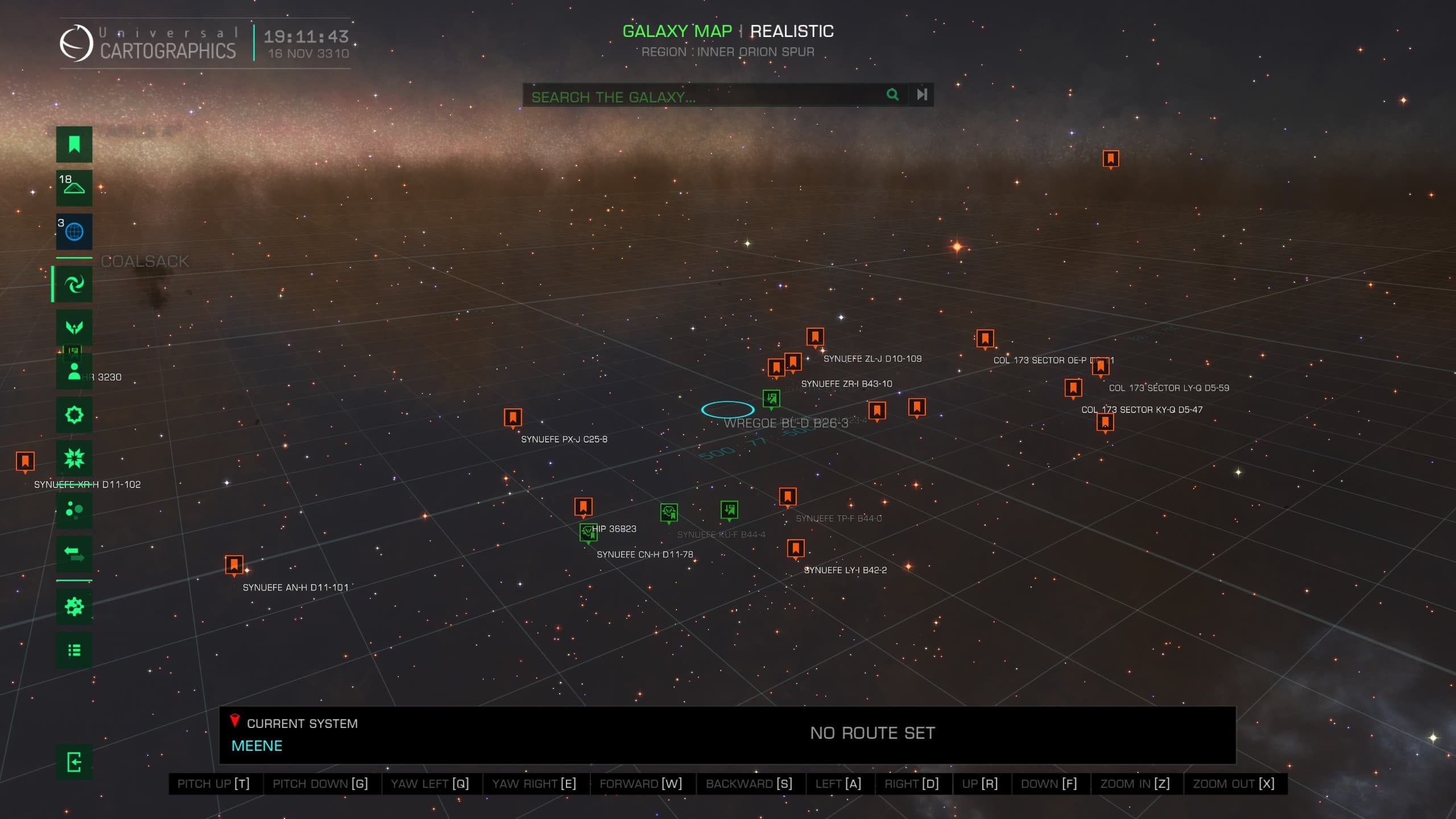The height and width of the screenshot is (819, 1456).
Task: Choose the octagonal badge map filter
Action: pos(74,415)
